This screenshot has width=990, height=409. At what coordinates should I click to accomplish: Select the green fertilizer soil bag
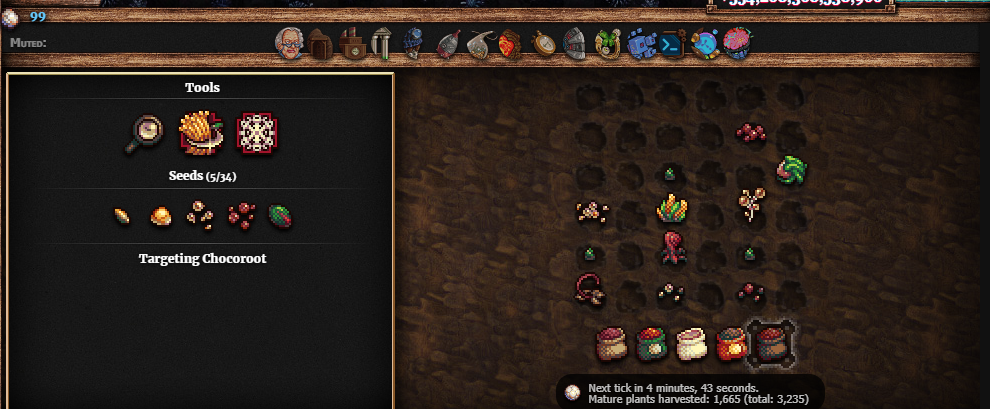click(650, 343)
